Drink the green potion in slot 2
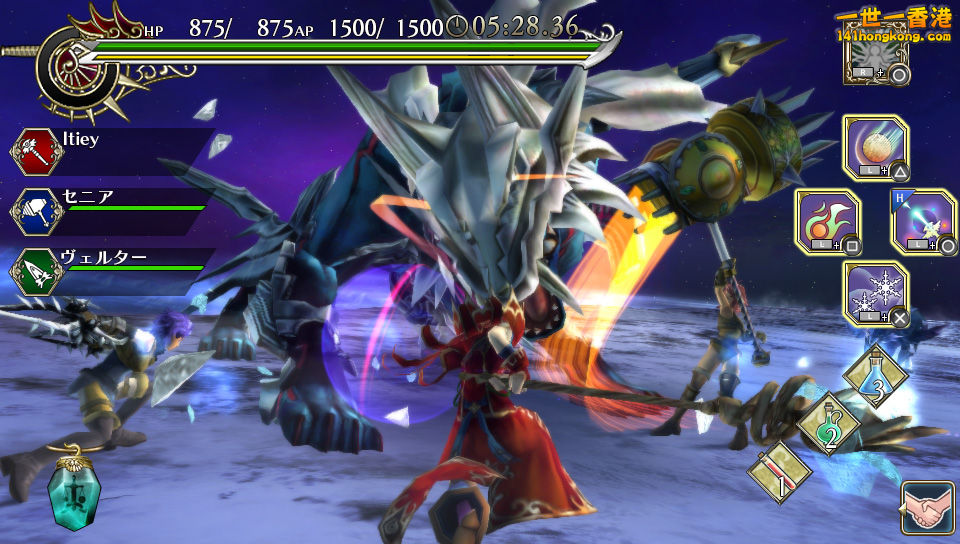The width and height of the screenshot is (960, 544). [x=828, y=422]
